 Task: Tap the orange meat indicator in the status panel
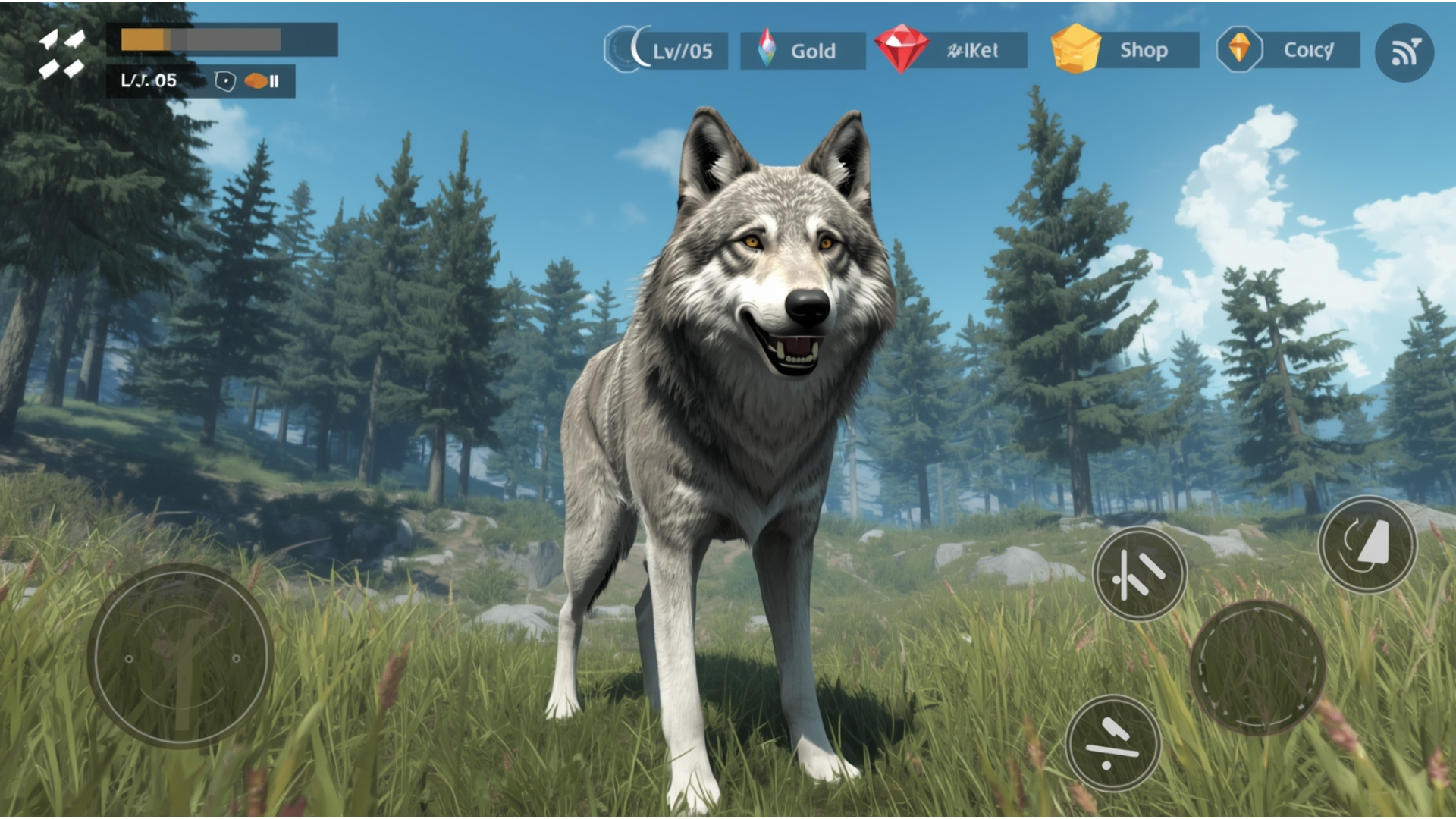point(258,79)
